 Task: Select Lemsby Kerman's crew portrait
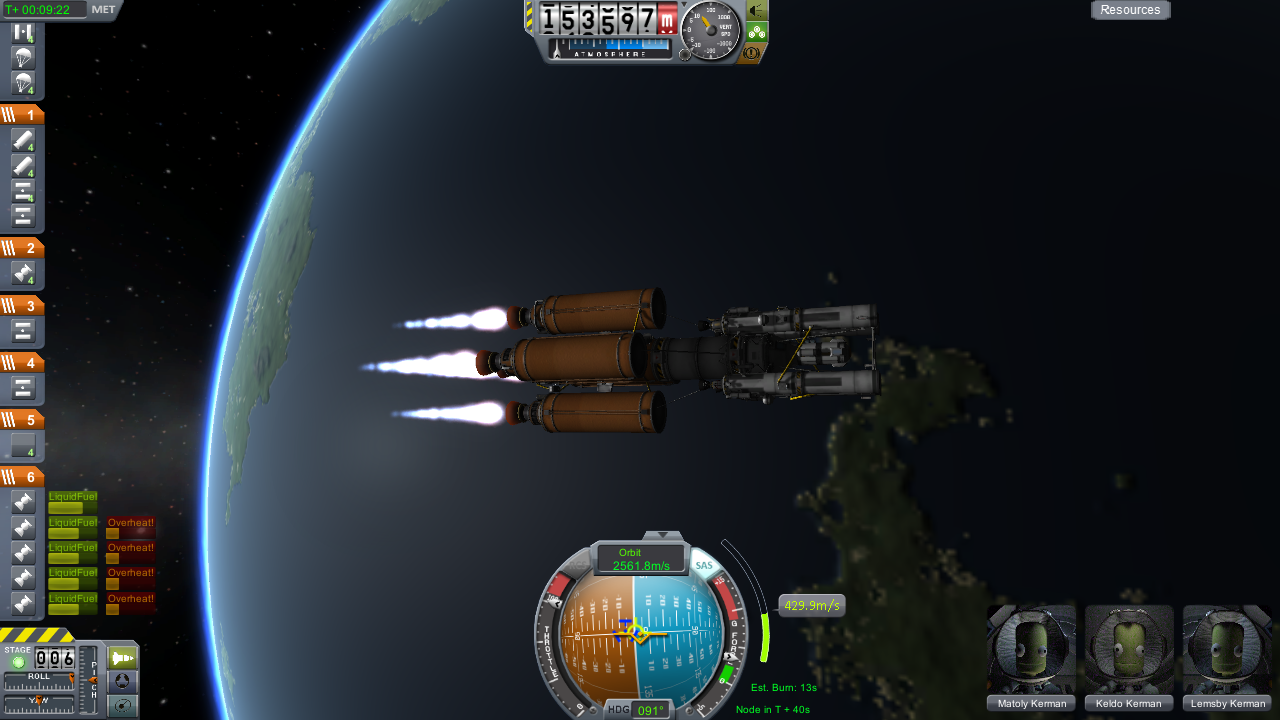coord(1227,650)
